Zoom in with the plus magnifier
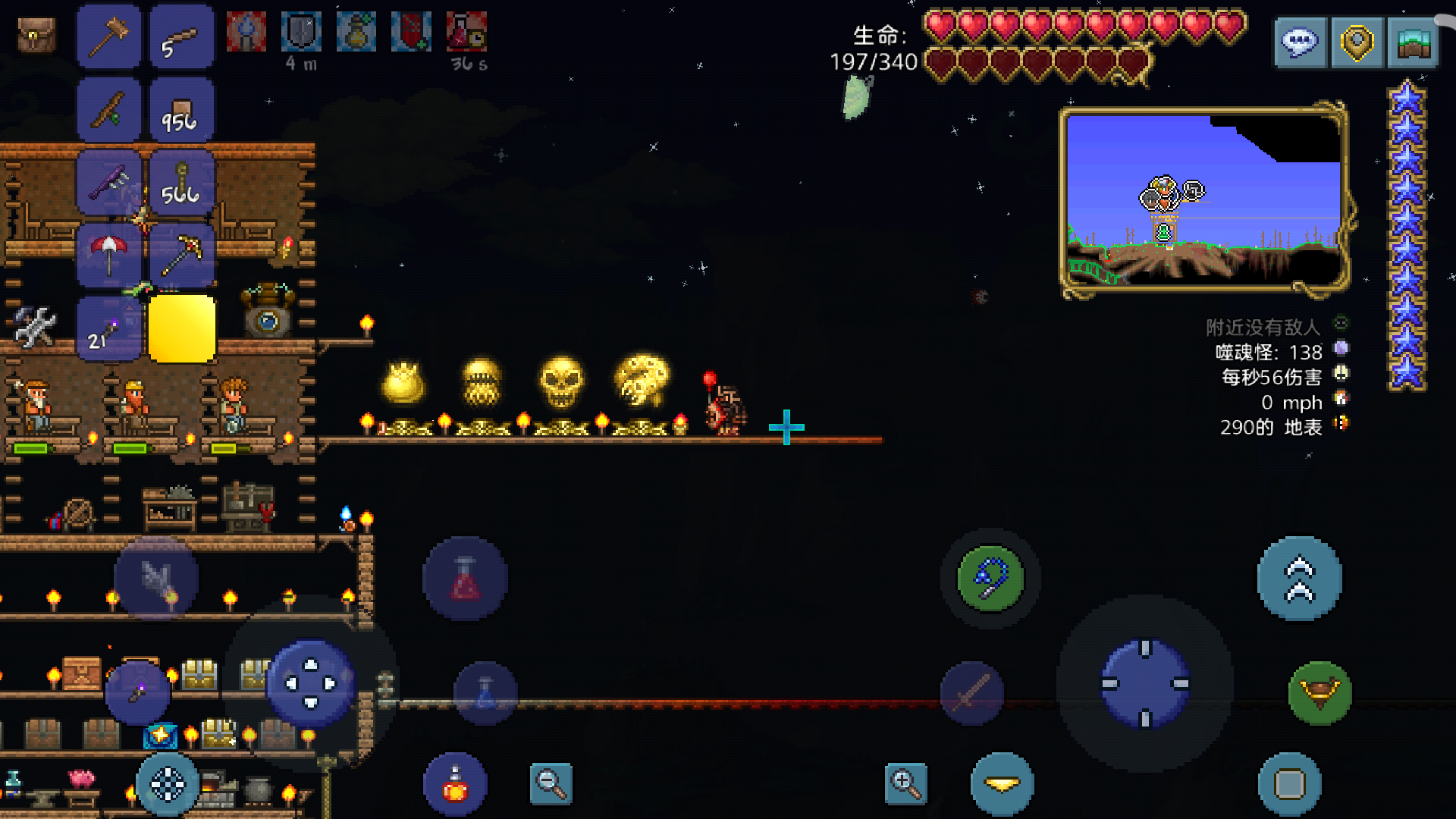 (905, 783)
